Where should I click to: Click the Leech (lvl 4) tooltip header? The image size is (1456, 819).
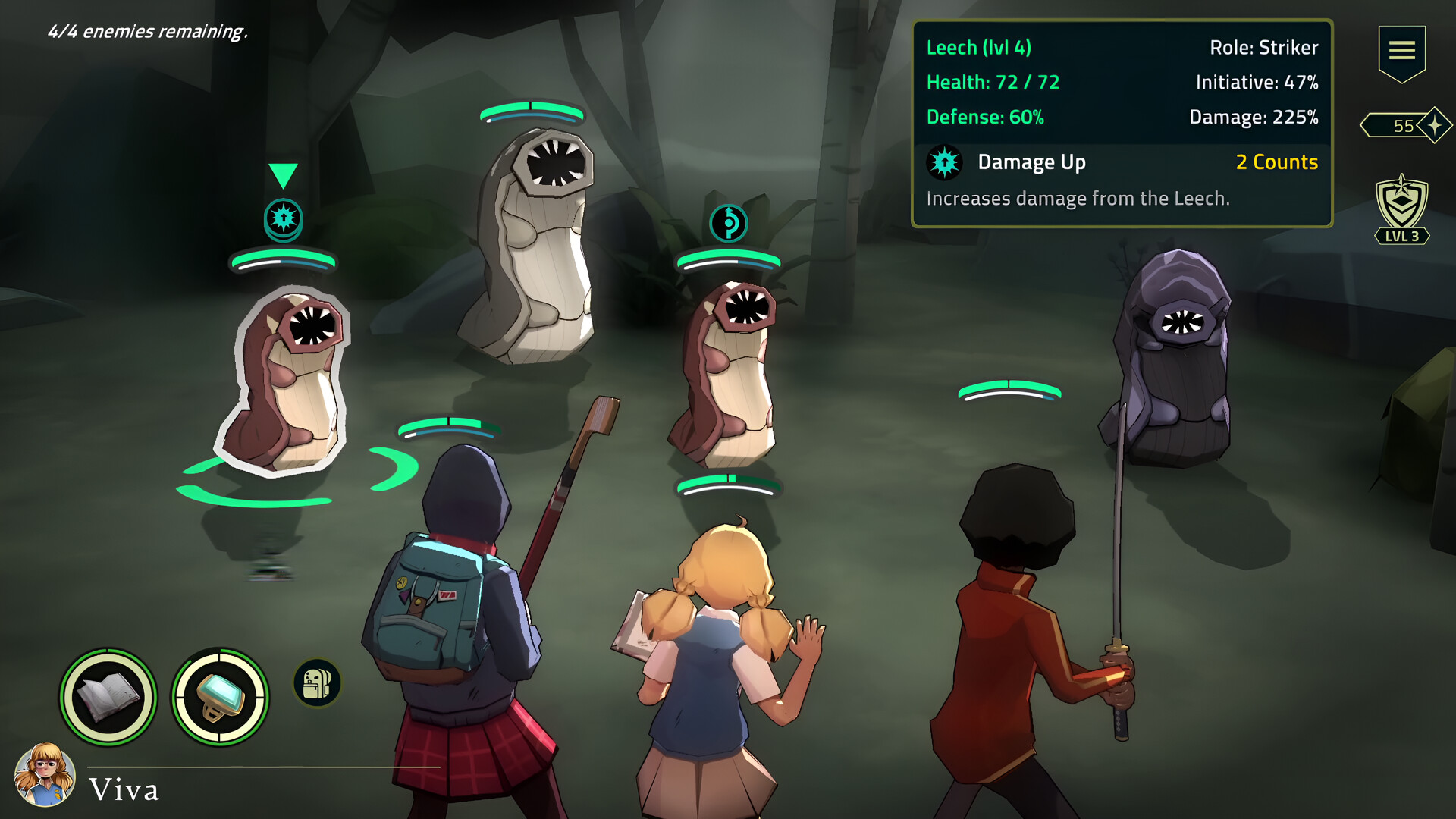(979, 47)
